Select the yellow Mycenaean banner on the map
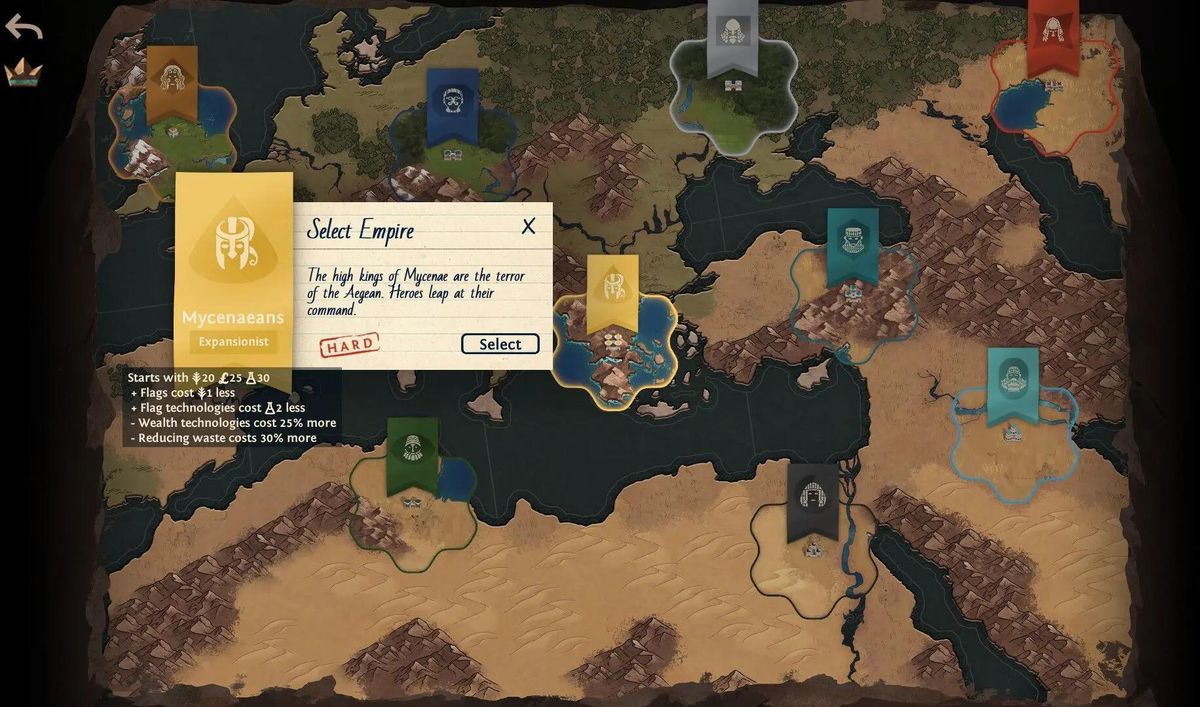 click(612, 290)
